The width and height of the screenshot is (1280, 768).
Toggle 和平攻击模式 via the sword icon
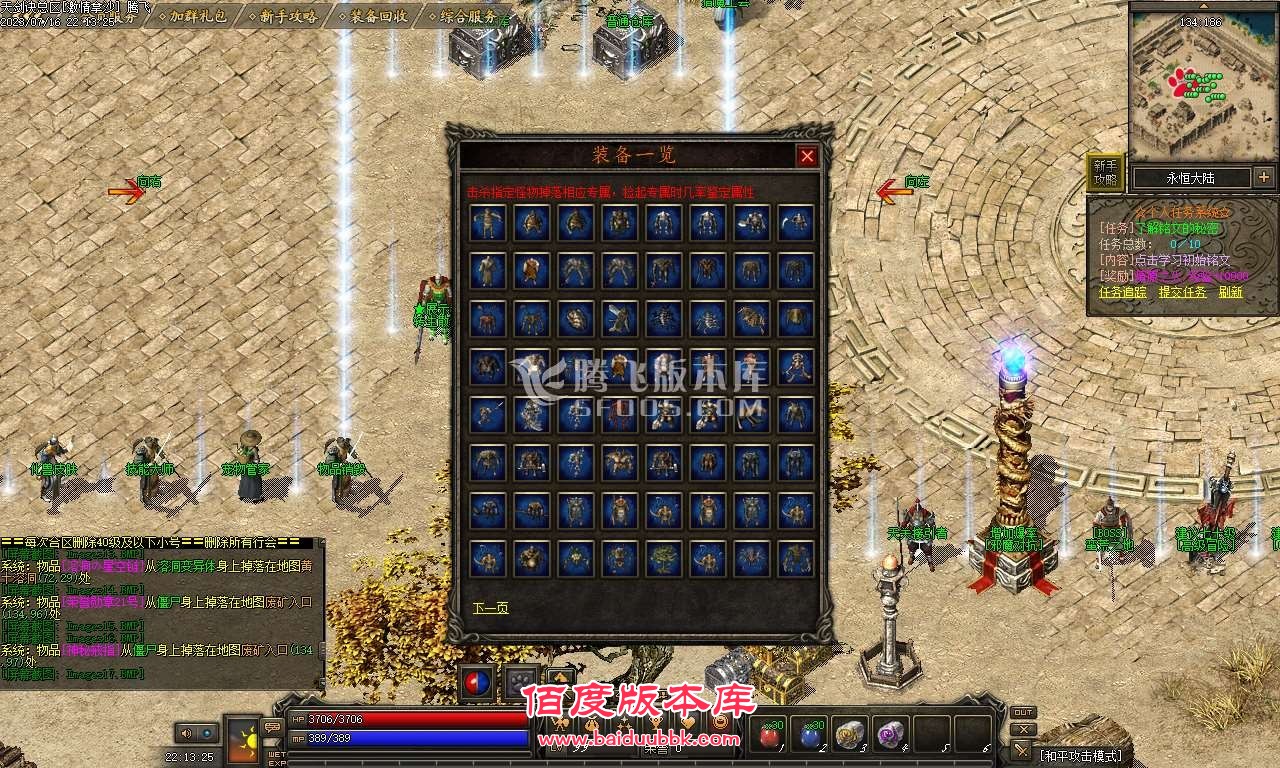[1022, 751]
